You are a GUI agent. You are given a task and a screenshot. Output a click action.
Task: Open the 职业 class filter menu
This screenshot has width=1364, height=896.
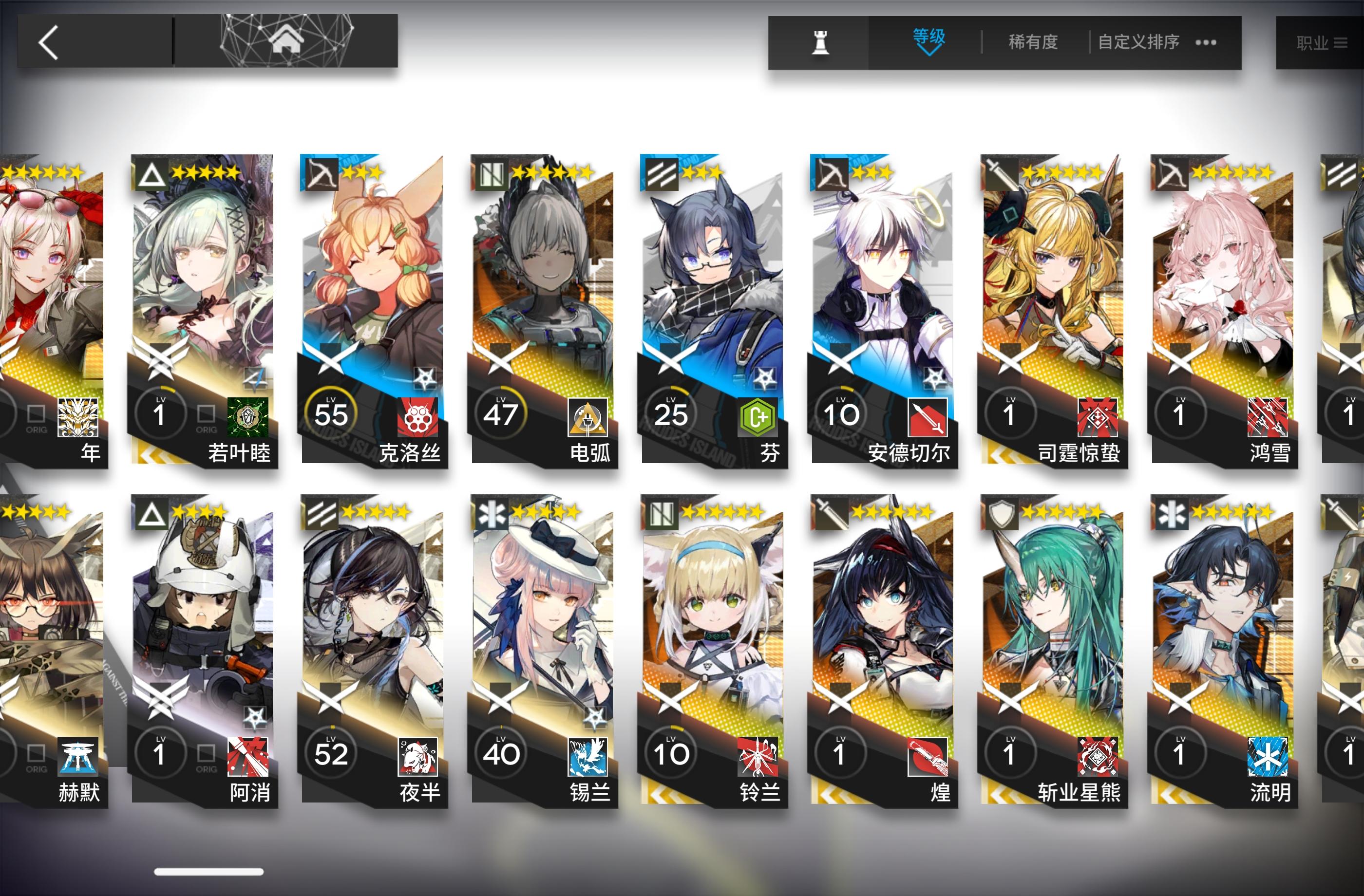[x=1318, y=42]
